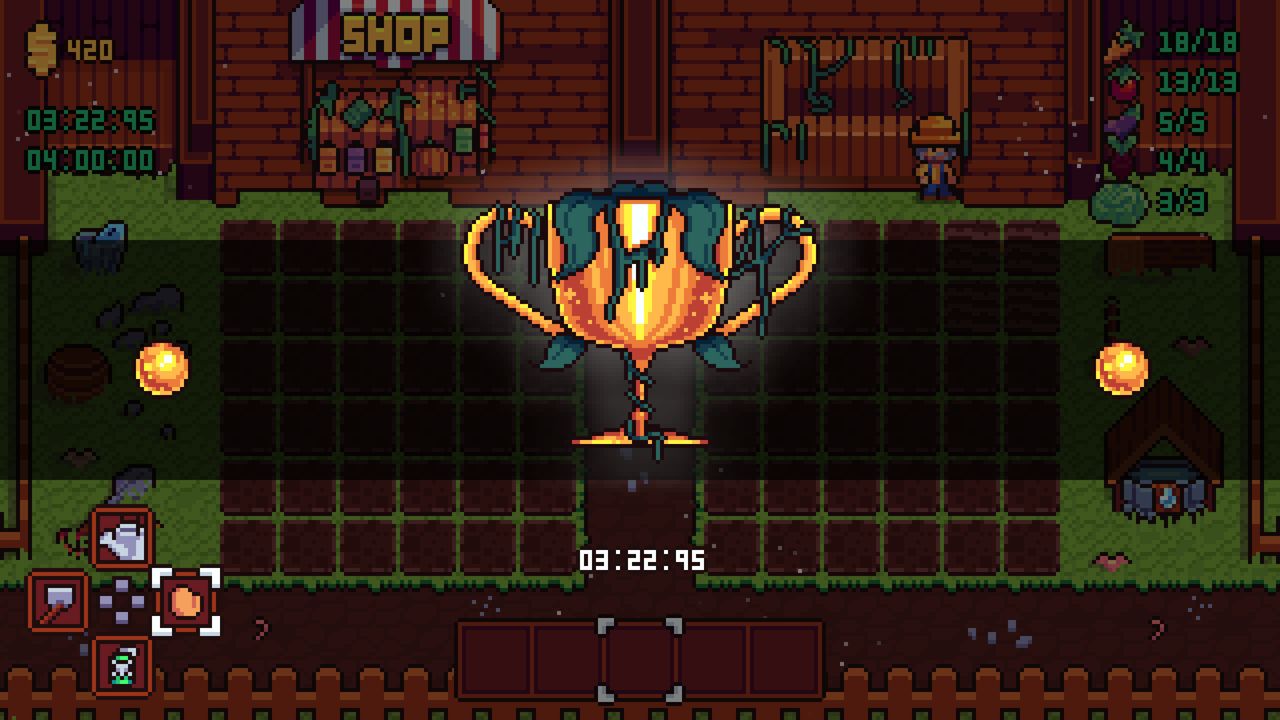
Task: Click the 03:22:95 countdown timer
Action: (643, 560)
